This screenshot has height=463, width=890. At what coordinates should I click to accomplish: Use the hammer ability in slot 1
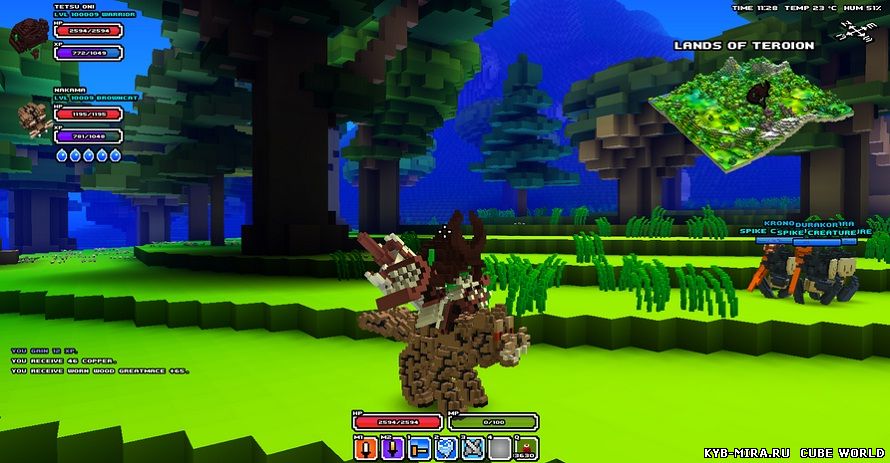418,448
